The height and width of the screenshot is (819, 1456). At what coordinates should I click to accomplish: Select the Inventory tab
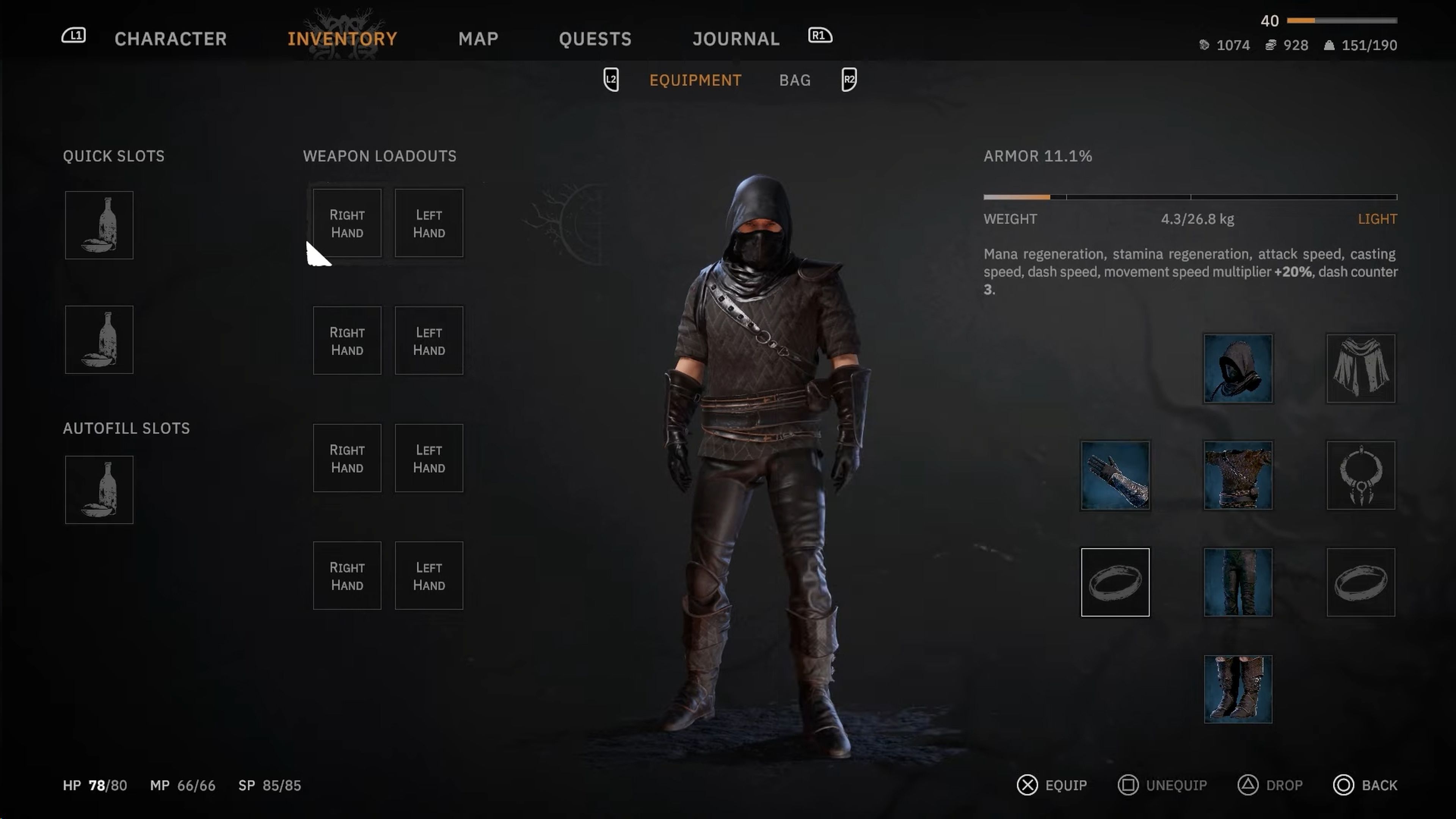click(x=342, y=38)
